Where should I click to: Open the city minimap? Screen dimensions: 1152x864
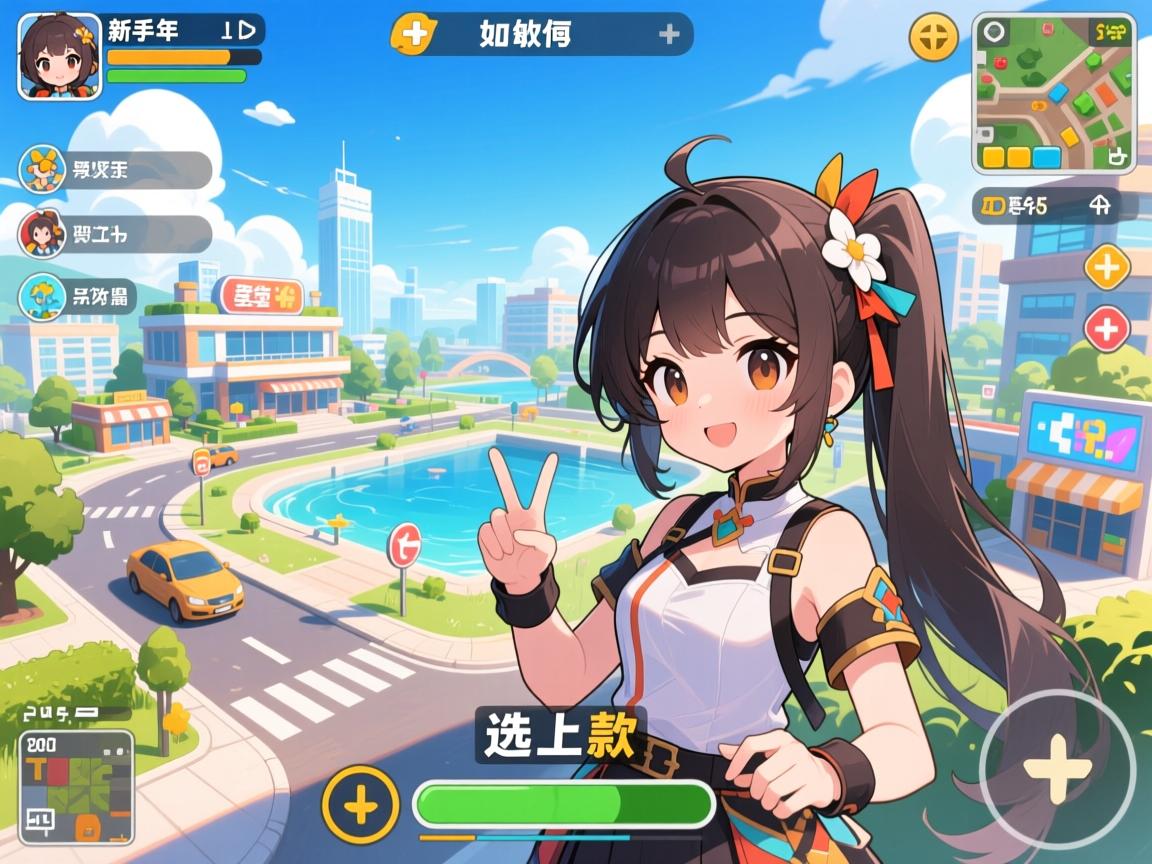(1053, 93)
